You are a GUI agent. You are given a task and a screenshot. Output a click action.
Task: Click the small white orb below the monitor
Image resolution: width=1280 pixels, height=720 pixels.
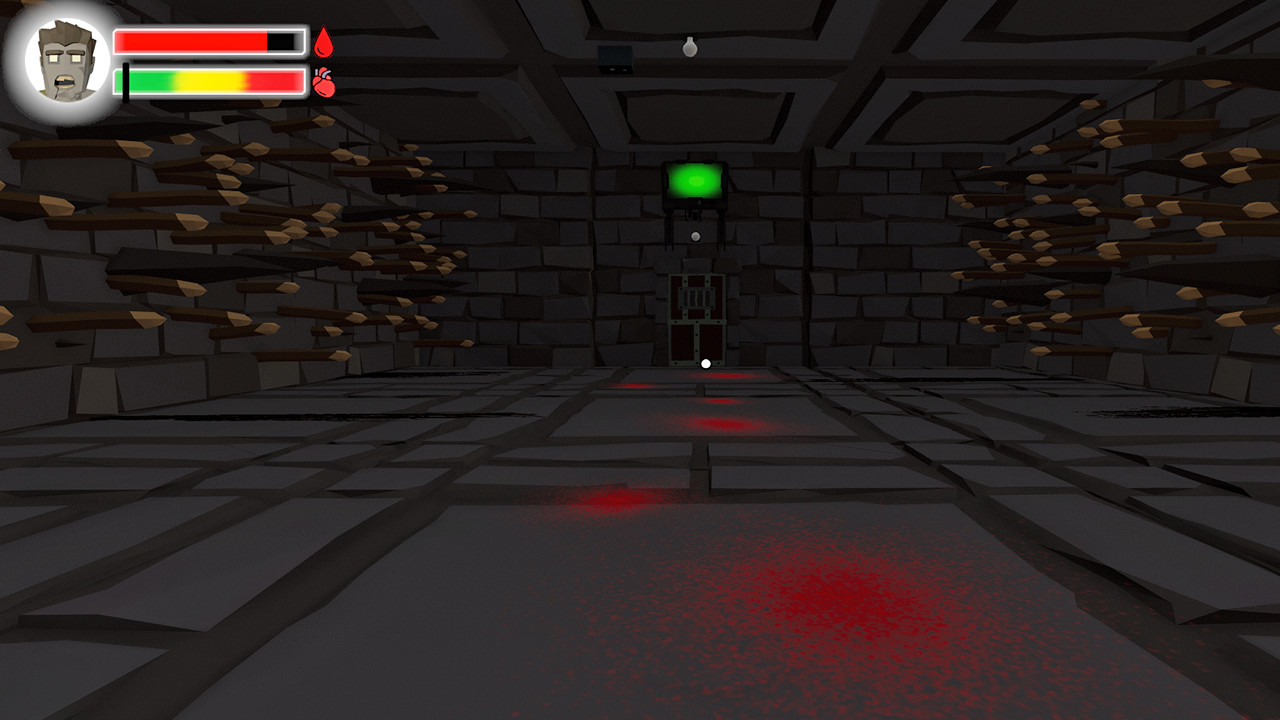tap(695, 236)
